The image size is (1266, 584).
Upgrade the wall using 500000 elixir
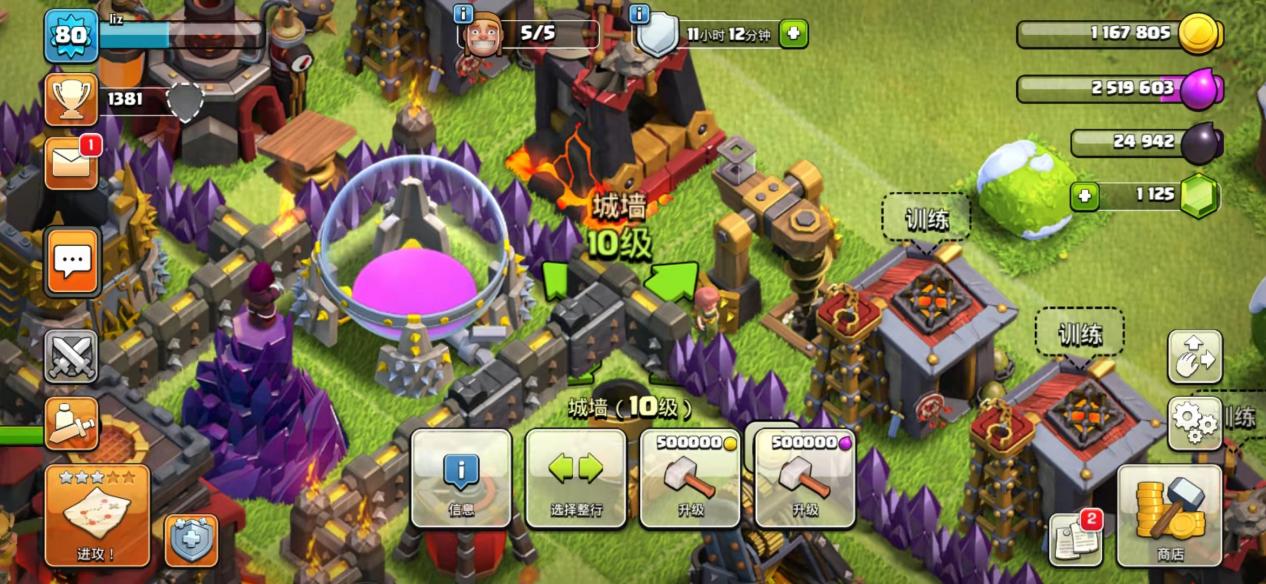coord(805,478)
